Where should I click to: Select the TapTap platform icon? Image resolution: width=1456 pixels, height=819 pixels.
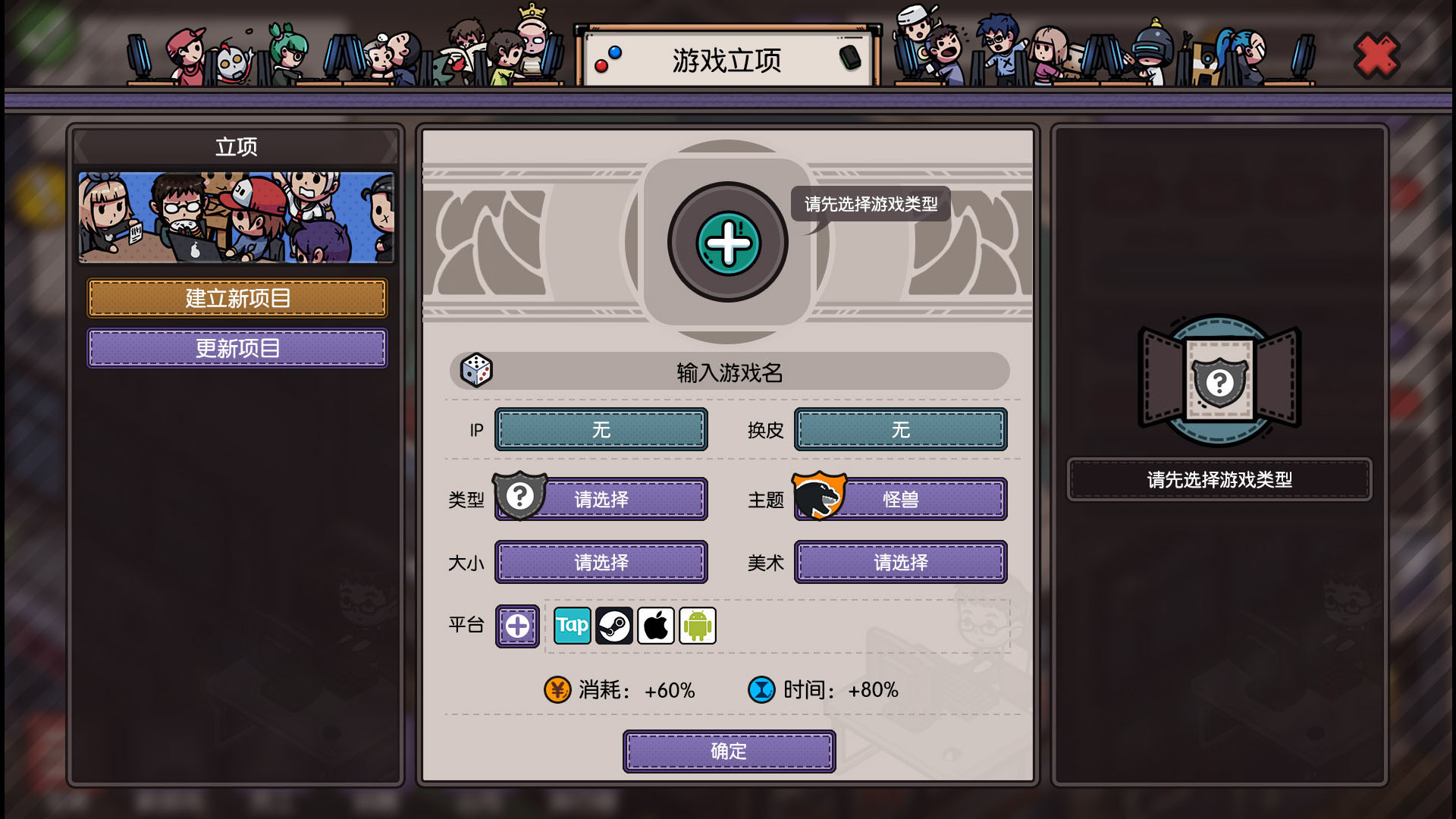(573, 626)
